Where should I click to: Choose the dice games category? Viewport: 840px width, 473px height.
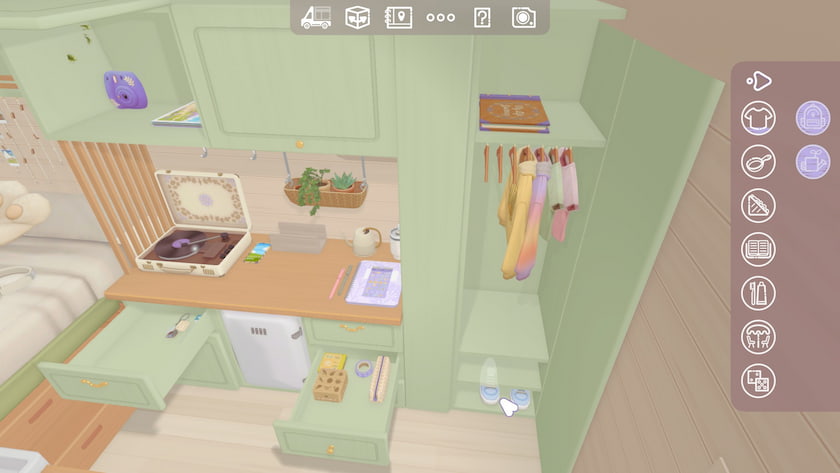click(x=758, y=381)
